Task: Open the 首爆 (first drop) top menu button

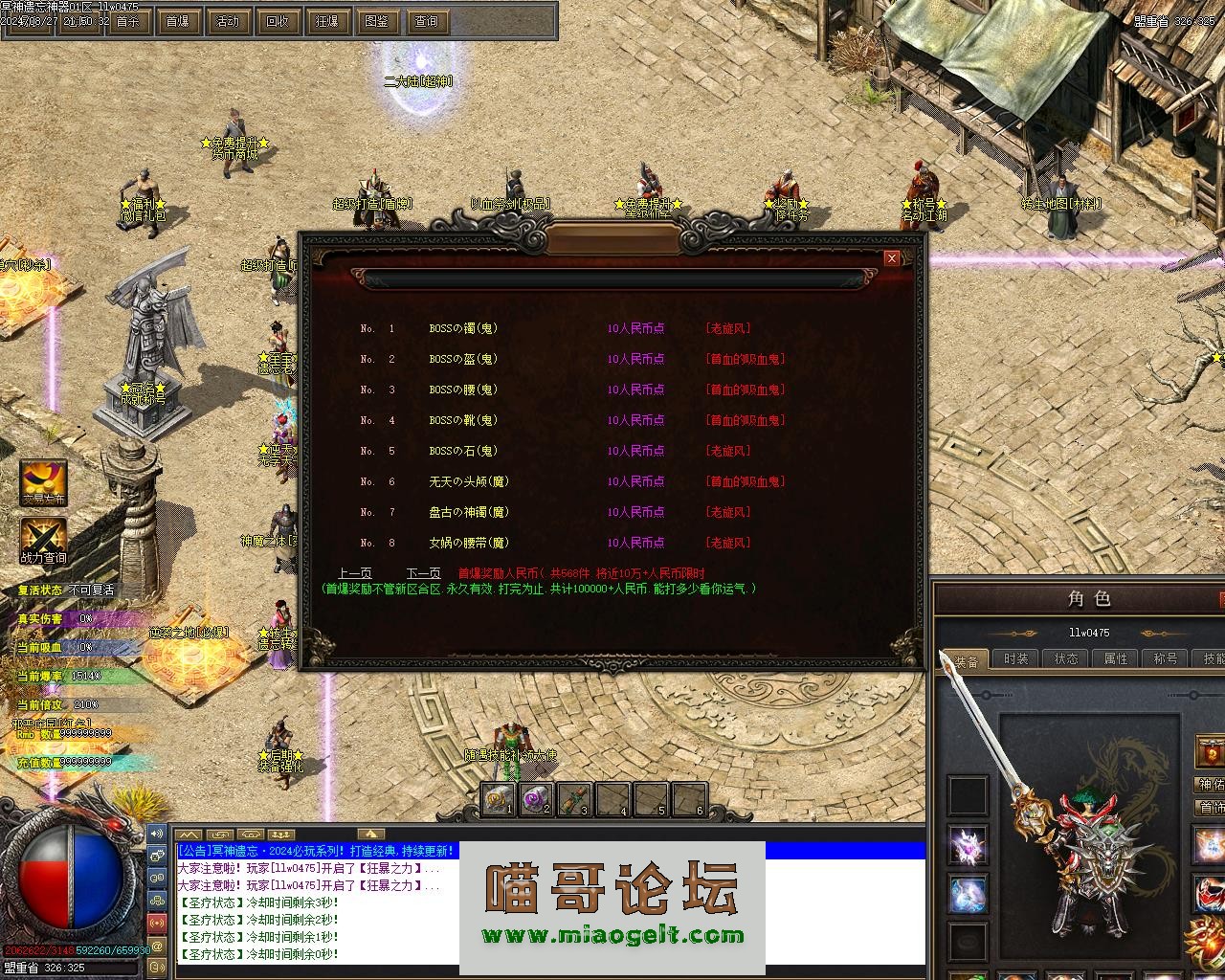Action: (x=177, y=21)
